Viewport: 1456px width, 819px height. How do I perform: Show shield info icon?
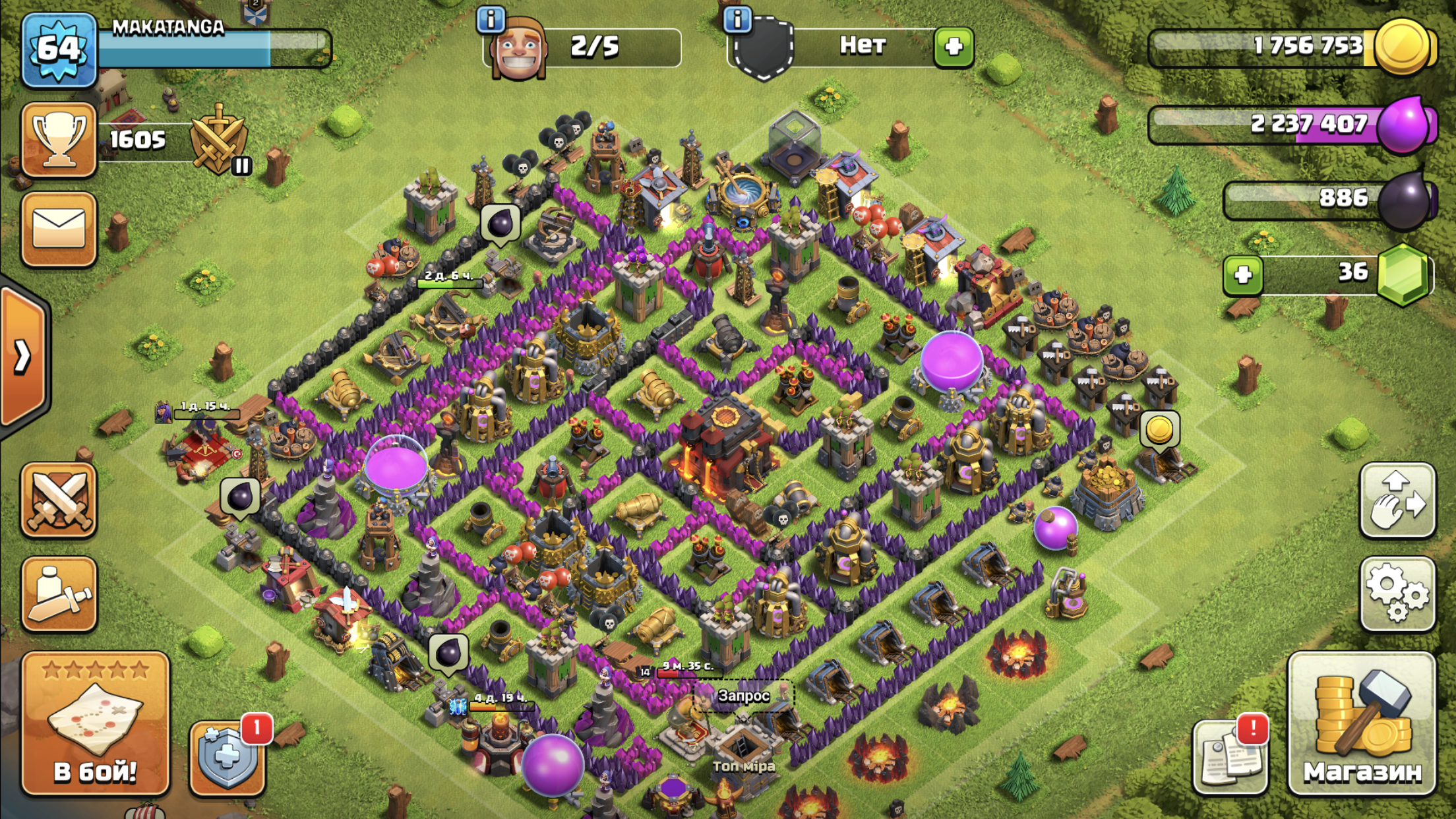point(737,20)
